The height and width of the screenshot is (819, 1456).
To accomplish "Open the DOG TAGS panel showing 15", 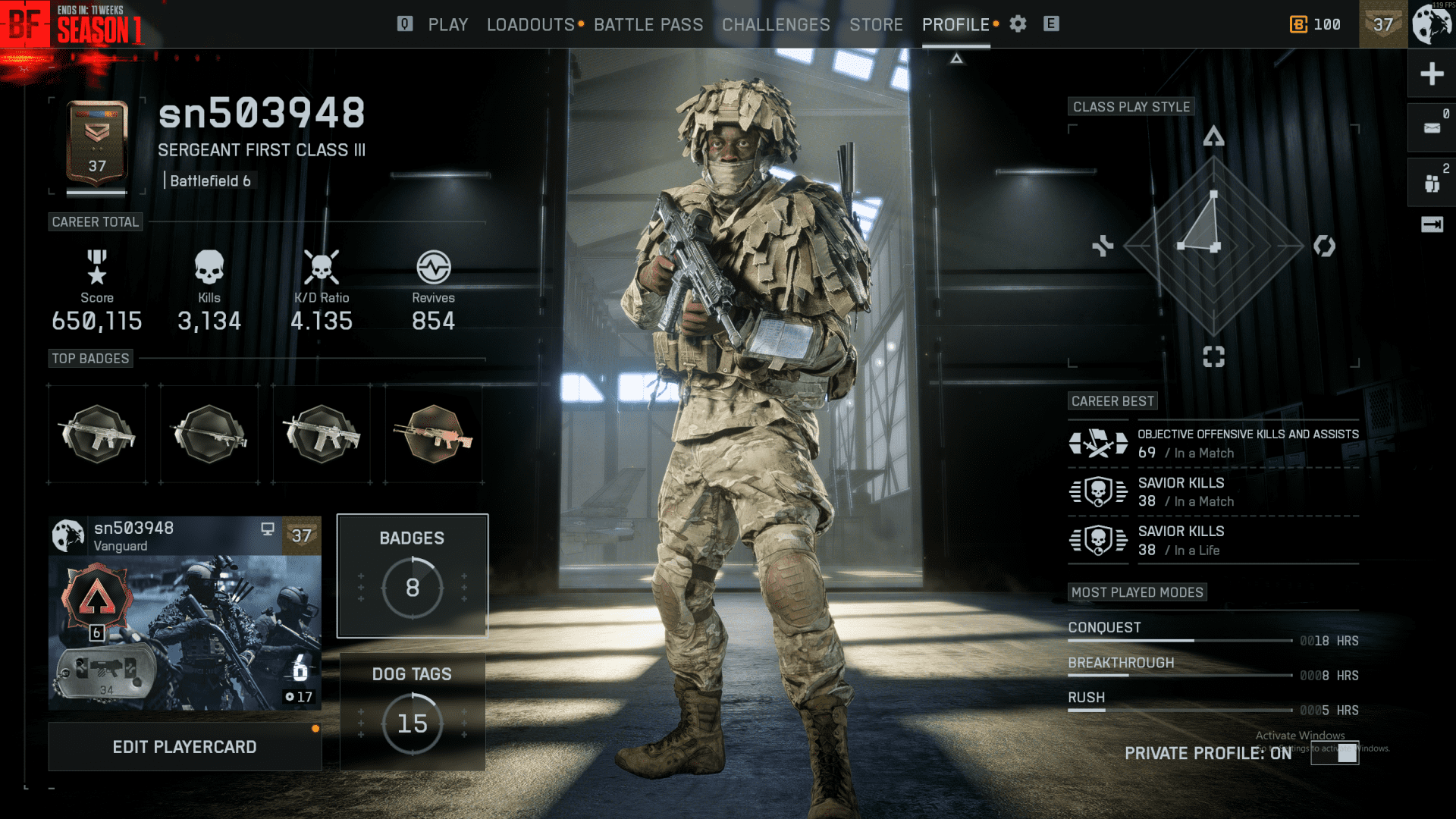I will [412, 710].
